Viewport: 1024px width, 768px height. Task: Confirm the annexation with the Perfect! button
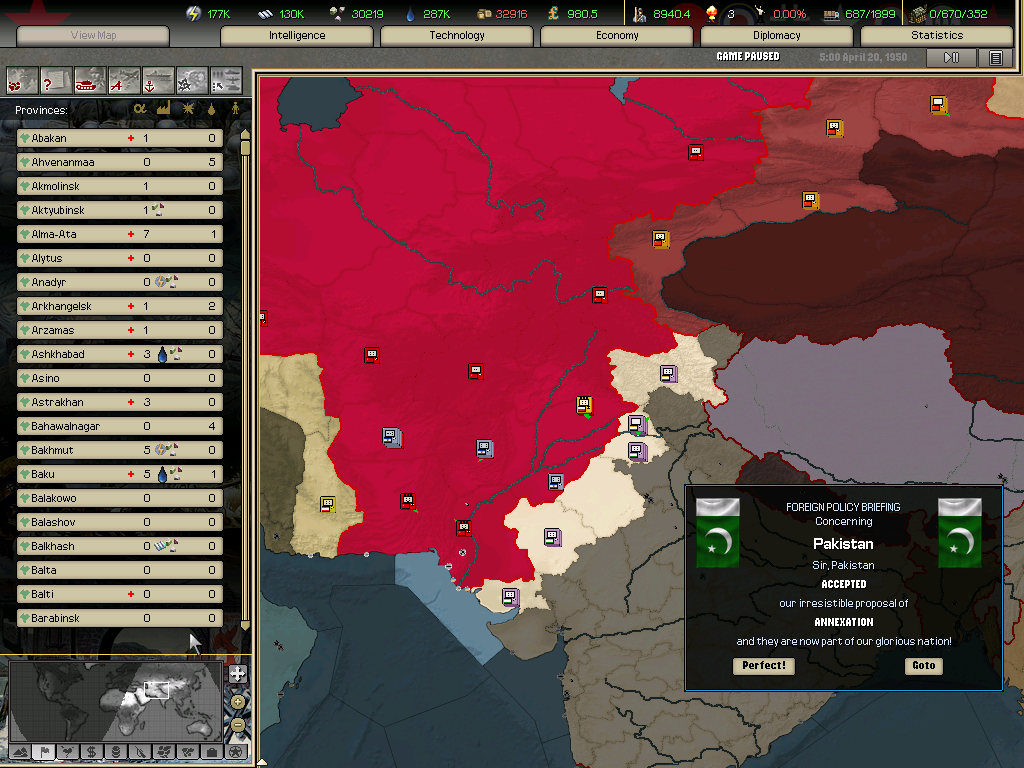pyautogui.click(x=764, y=666)
